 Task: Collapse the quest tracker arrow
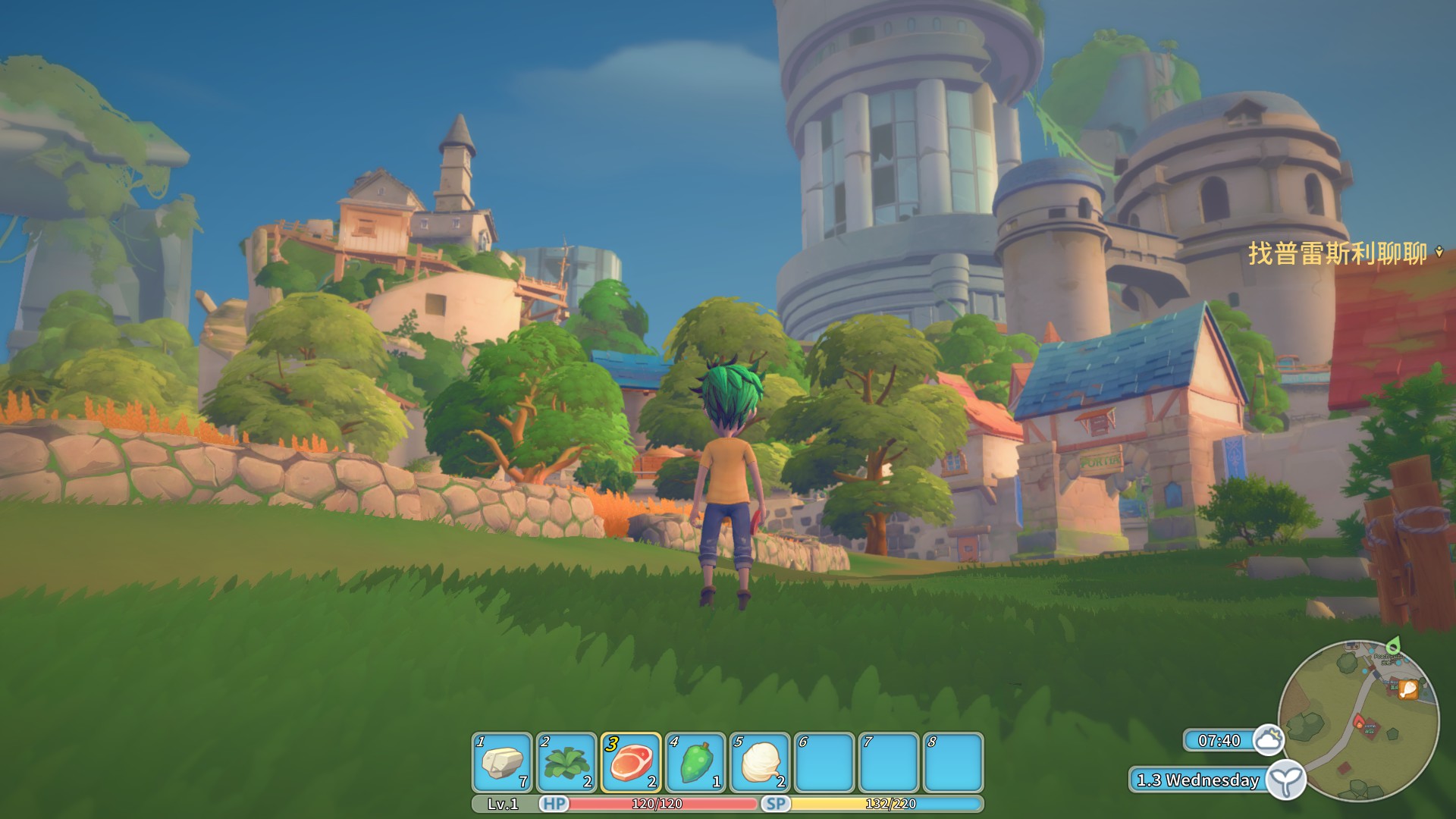click(x=1440, y=253)
